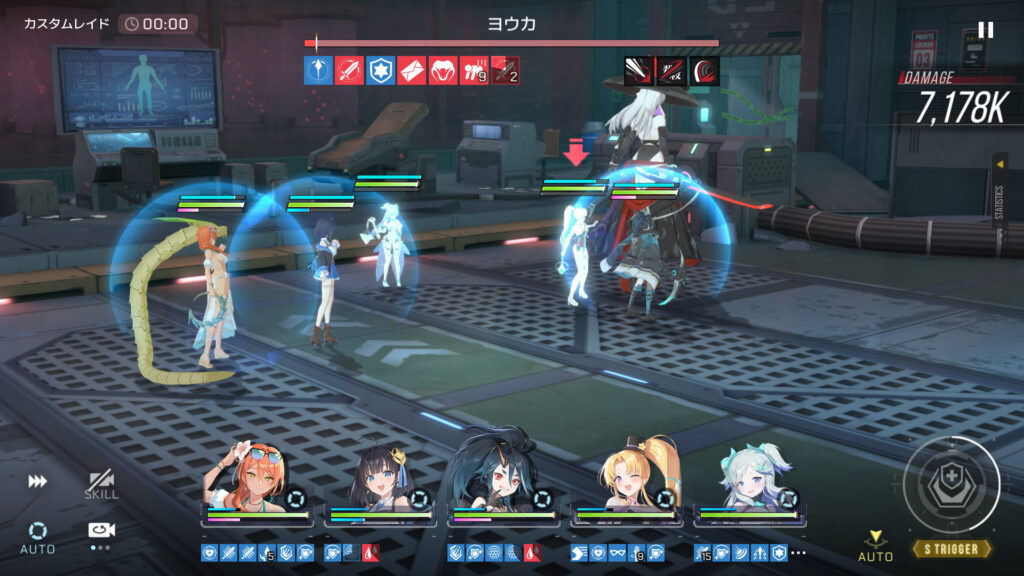Activate the S Trigger shield skill
This screenshot has width=1024, height=576.
coord(950,487)
